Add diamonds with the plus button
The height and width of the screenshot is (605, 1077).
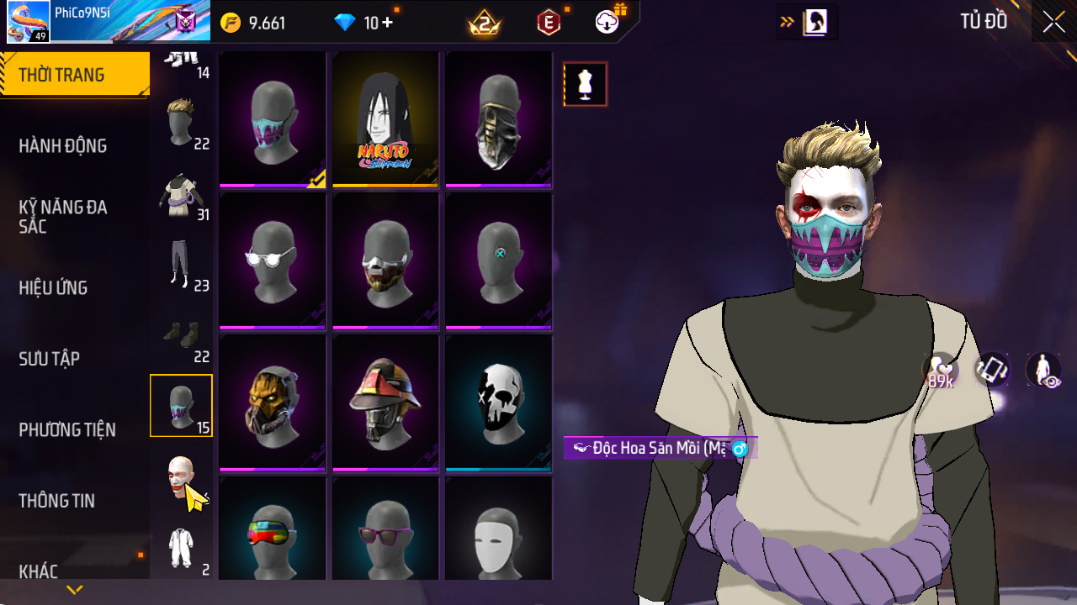click(387, 23)
